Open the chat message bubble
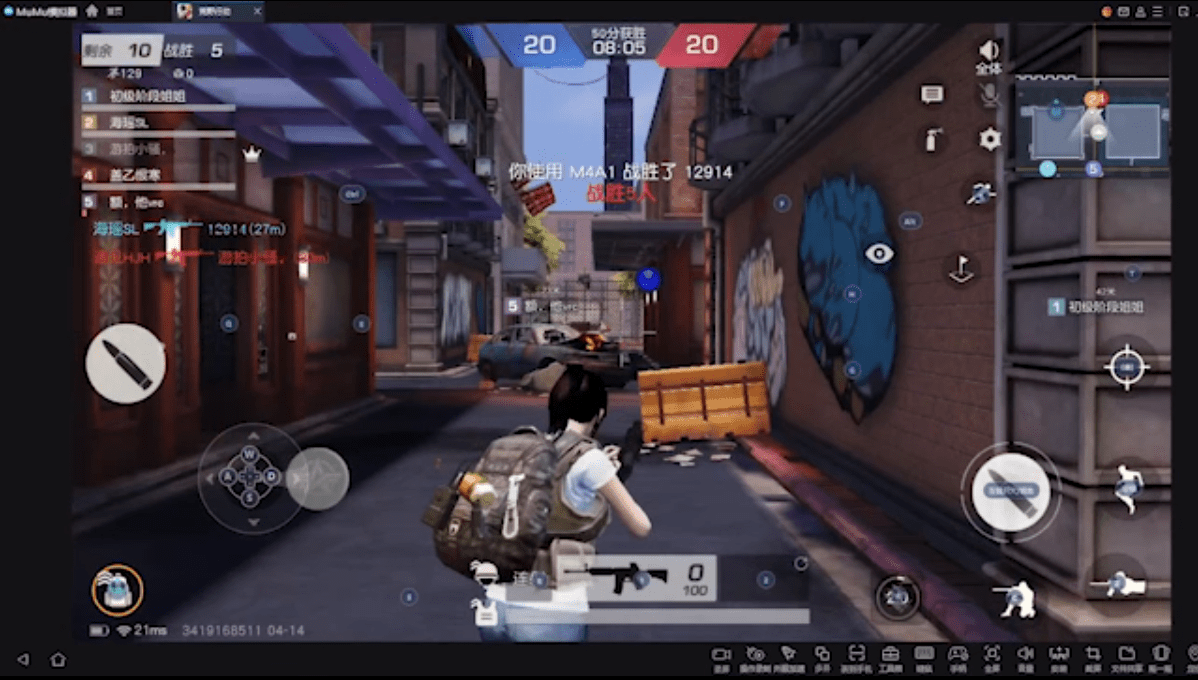This screenshot has height=680, width=1198. point(932,94)
